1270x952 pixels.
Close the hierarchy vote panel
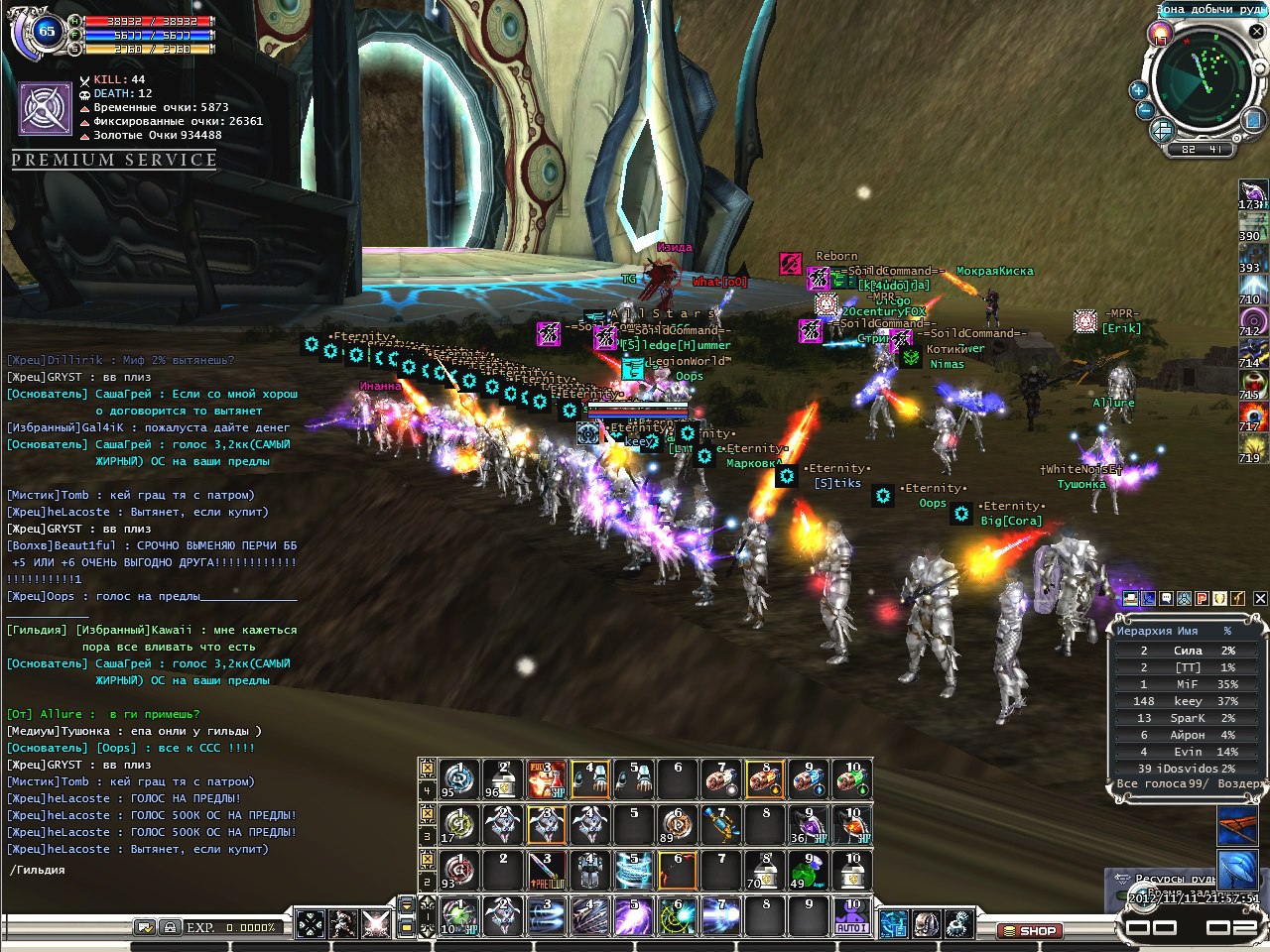tap(1259, 598)
